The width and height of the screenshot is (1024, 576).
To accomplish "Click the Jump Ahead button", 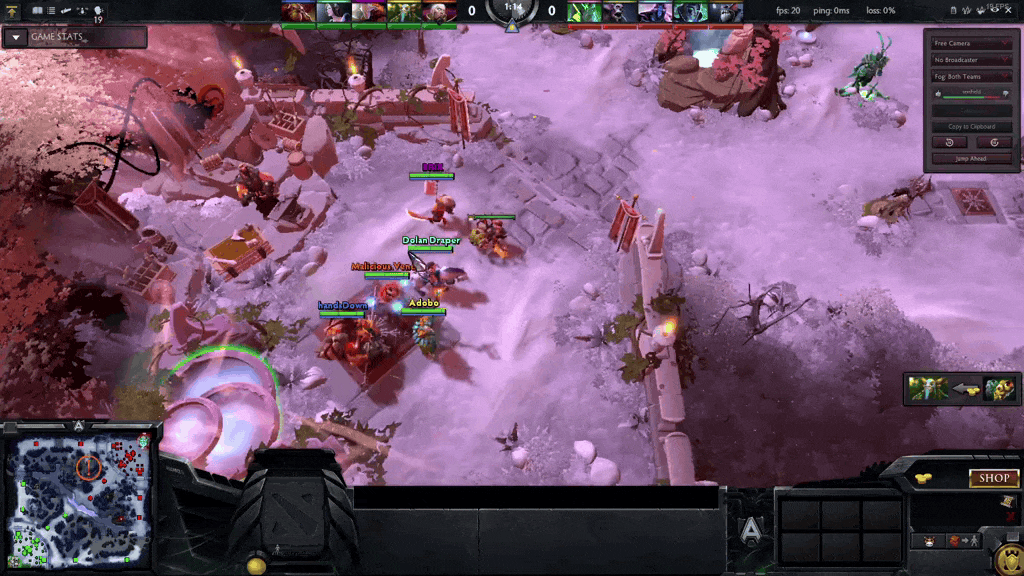I will coord(971,159).
